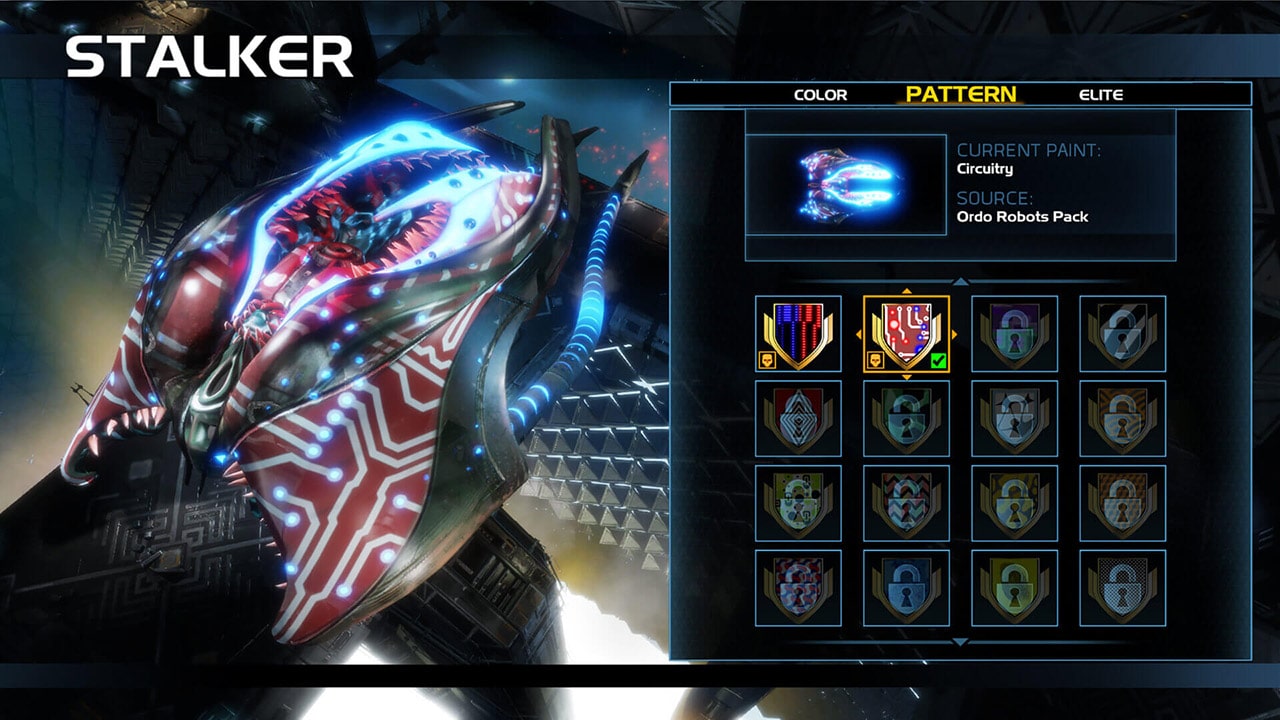Choose the red circuit-board Circuitry pattern
This screenshot has height=720, width=1280.
pos(906,334)
